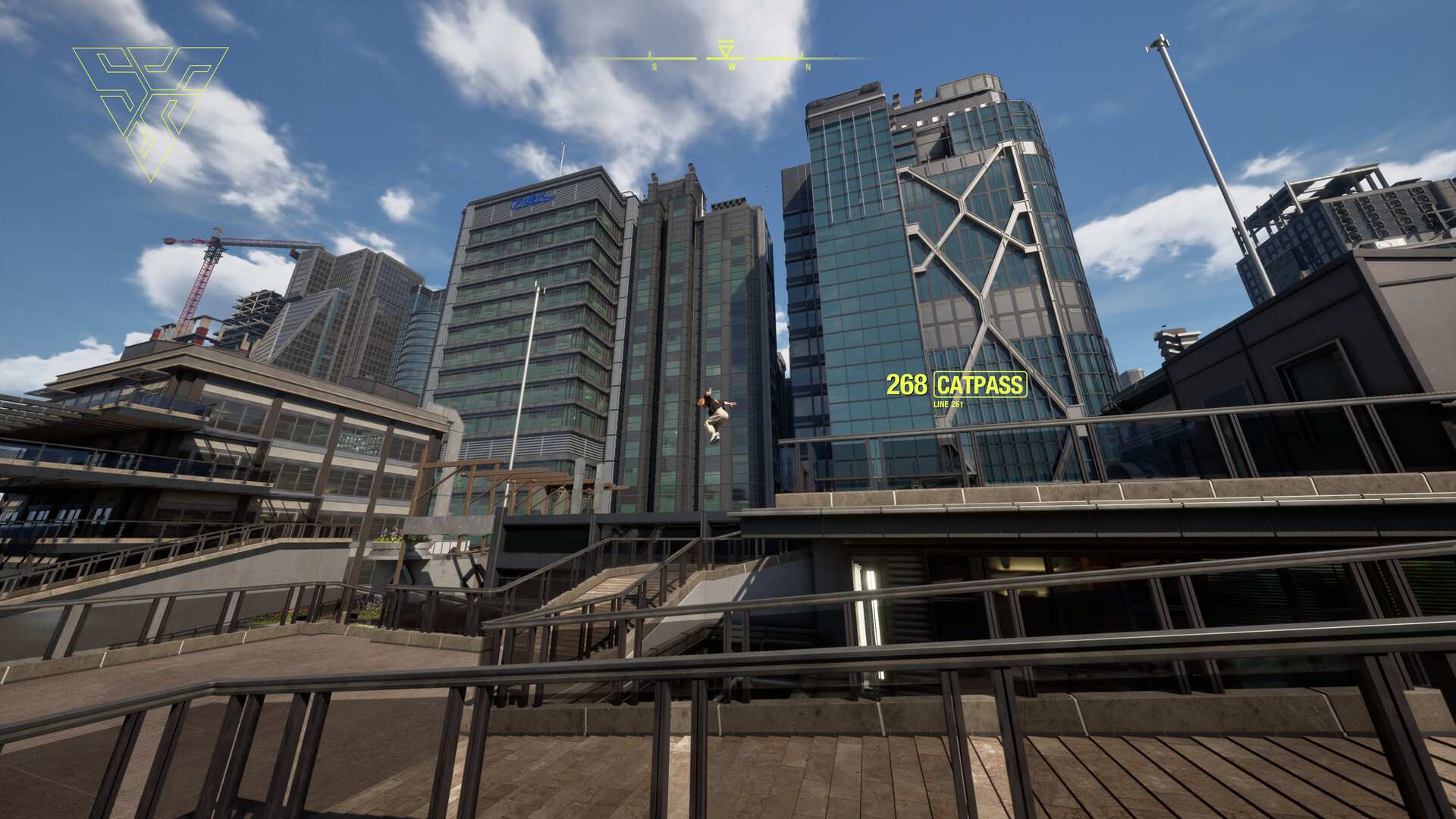Click the N marker on the compass bar

(x=808, y=67)
